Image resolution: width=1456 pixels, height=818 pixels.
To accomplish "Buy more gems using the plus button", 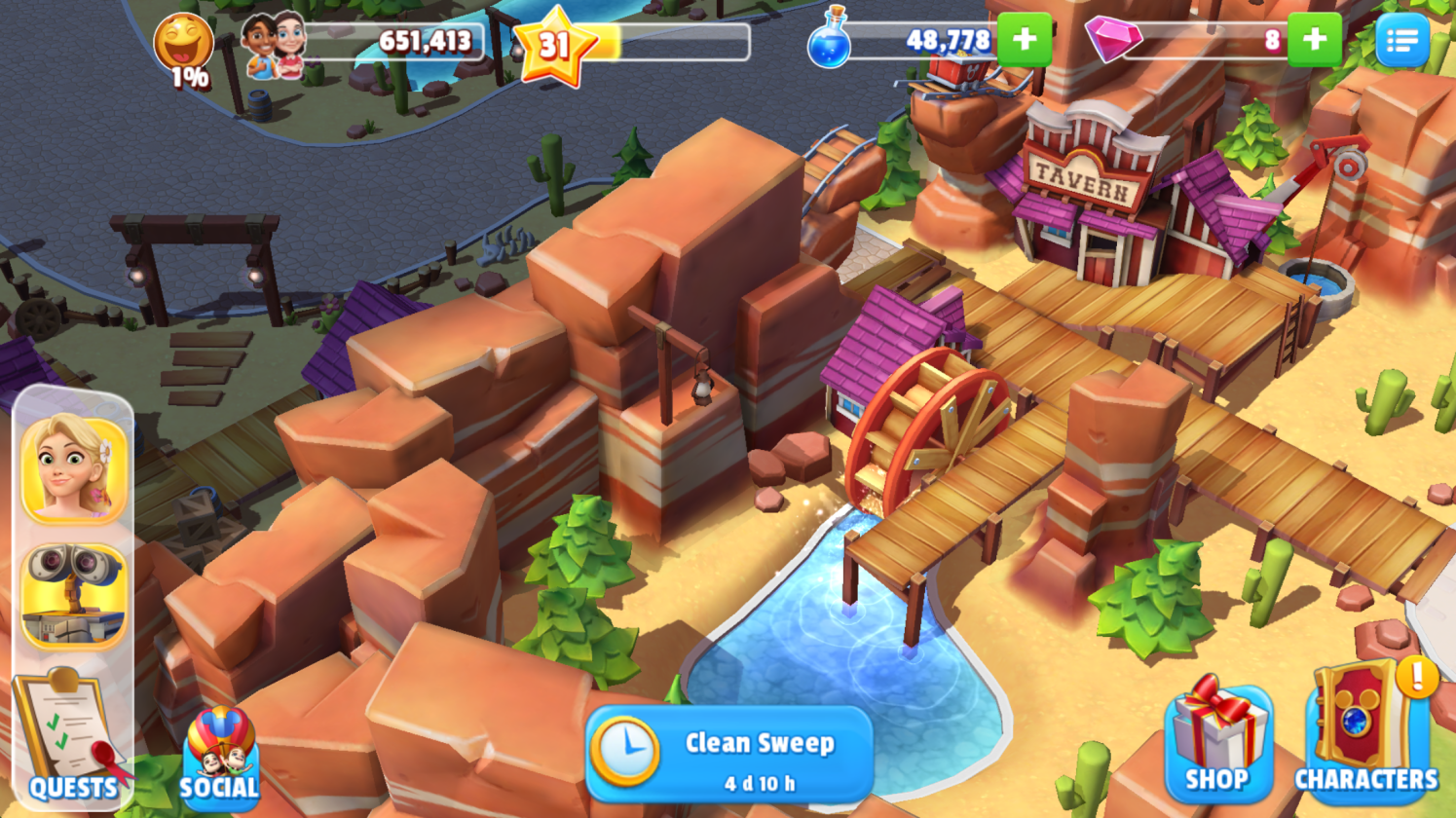I will click(x=1314, y=40).
